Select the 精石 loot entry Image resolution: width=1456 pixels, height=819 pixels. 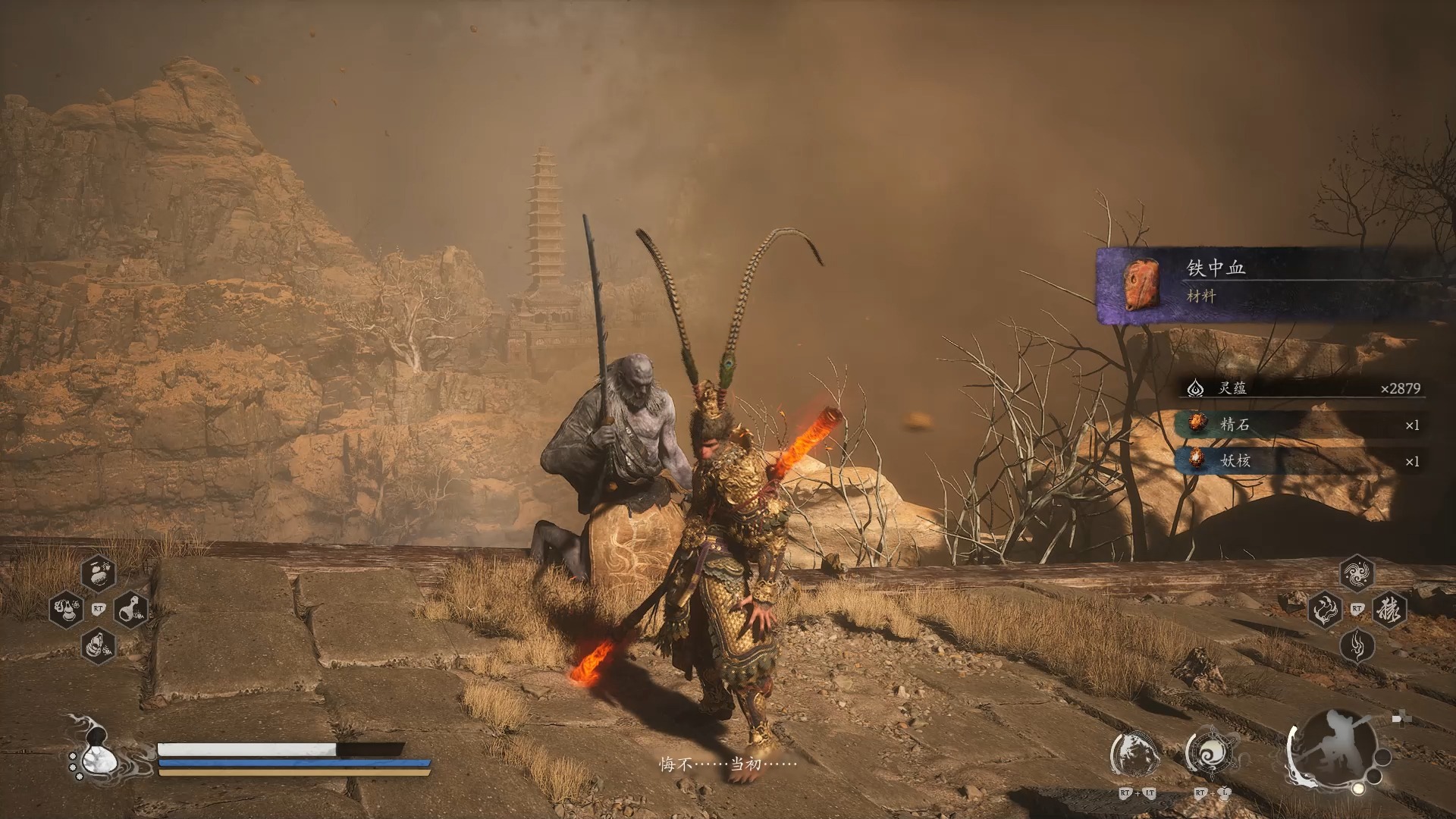[1298, 425]
